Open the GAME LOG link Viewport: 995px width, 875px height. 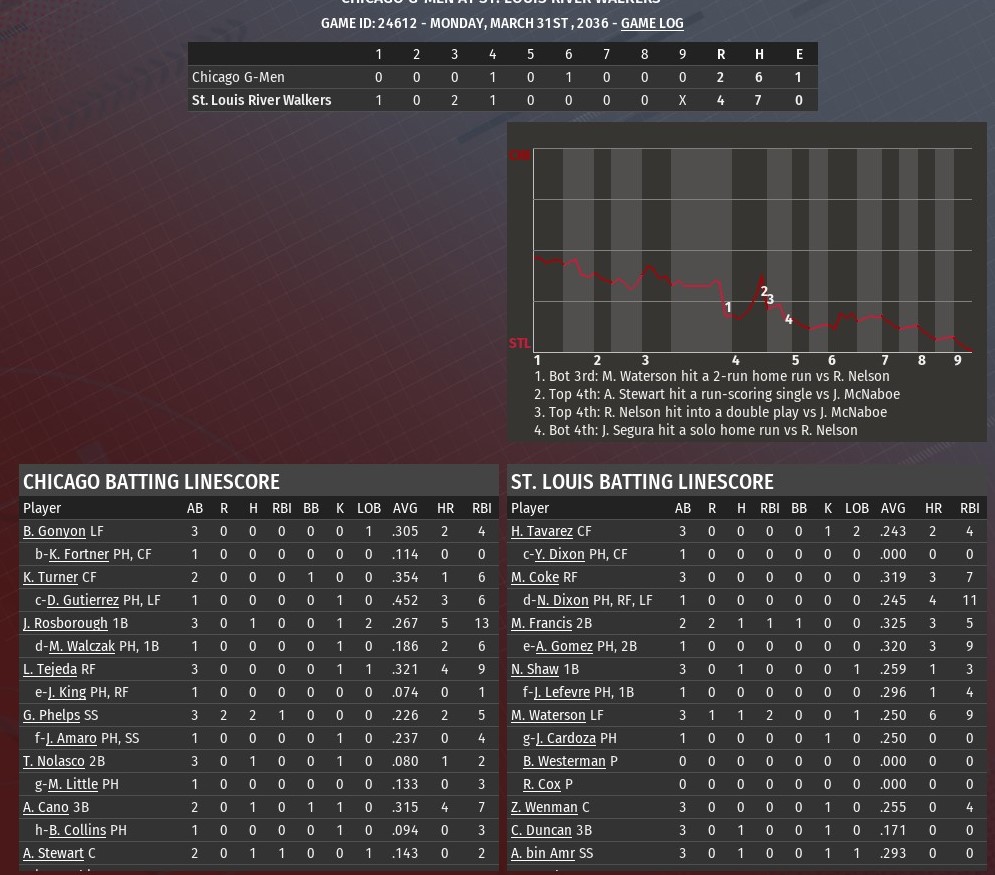652,23
